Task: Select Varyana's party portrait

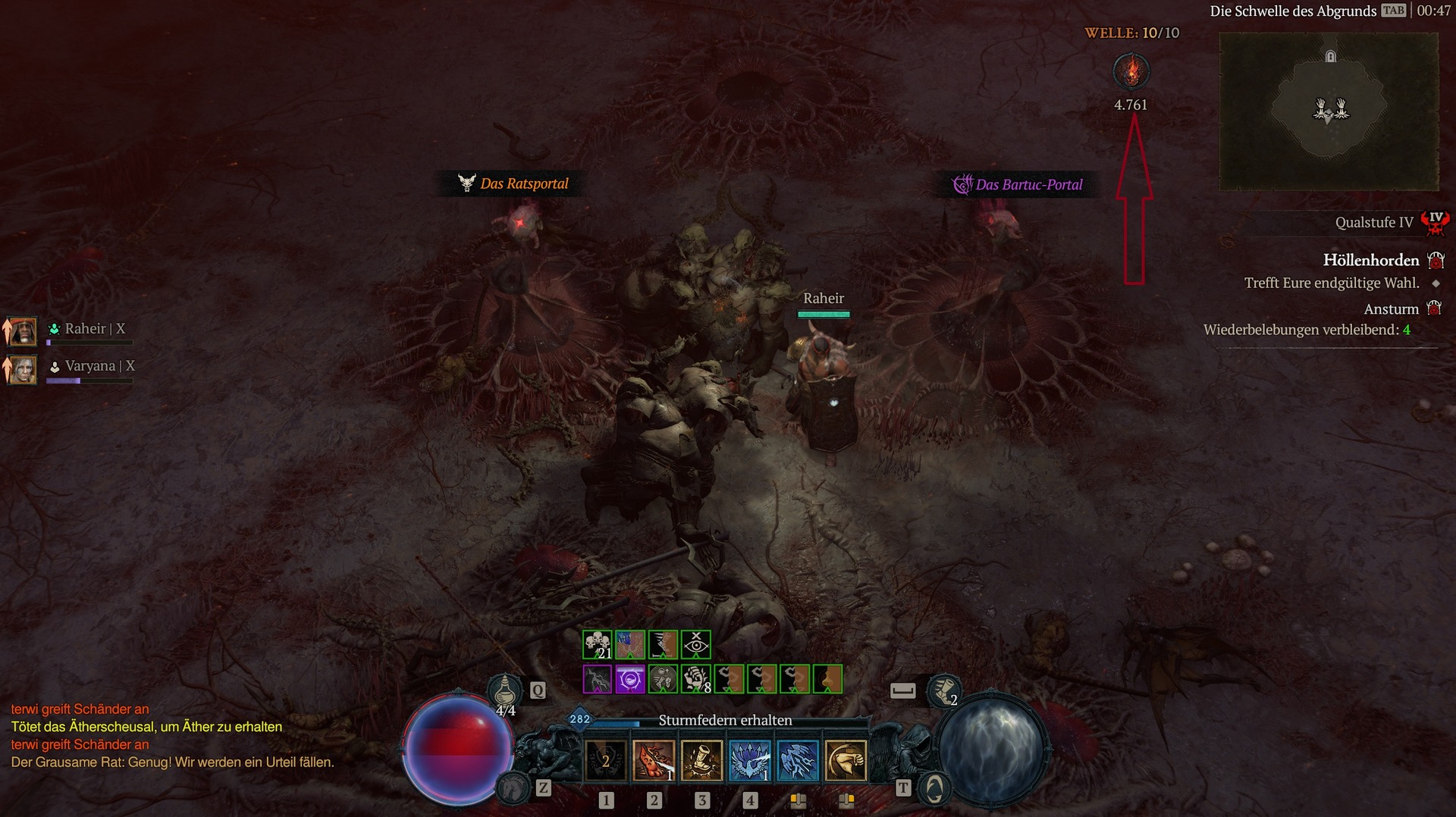Action: [x=23, y=369]
